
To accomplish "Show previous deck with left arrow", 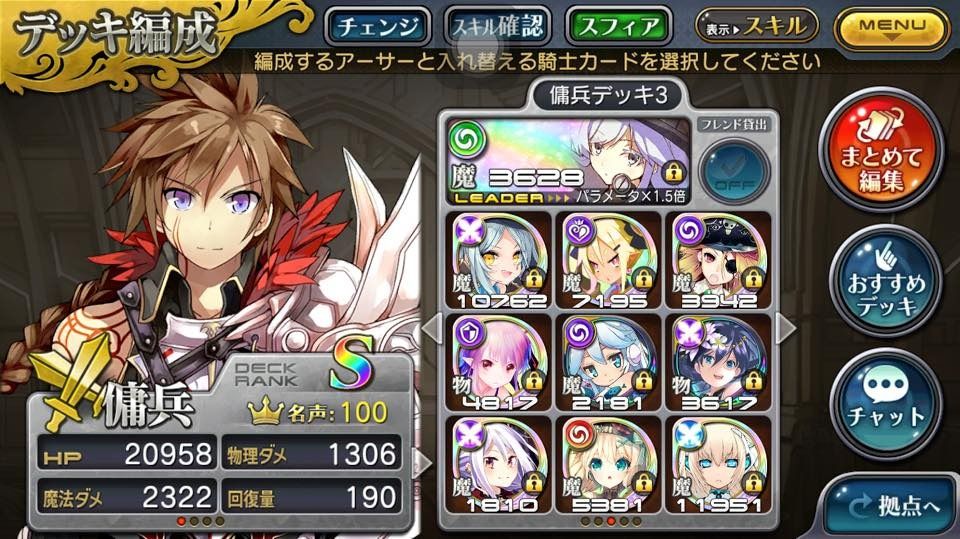I will point(431,328).
